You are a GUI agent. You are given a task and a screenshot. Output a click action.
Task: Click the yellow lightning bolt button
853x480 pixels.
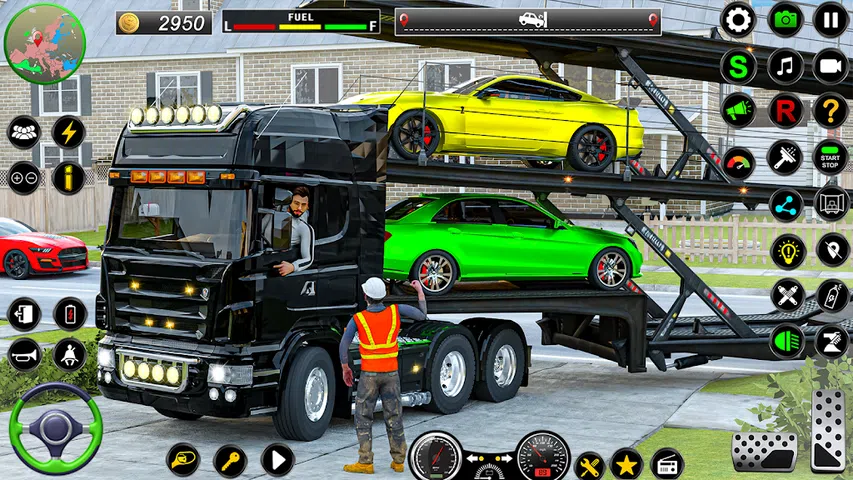pos(69,132)
